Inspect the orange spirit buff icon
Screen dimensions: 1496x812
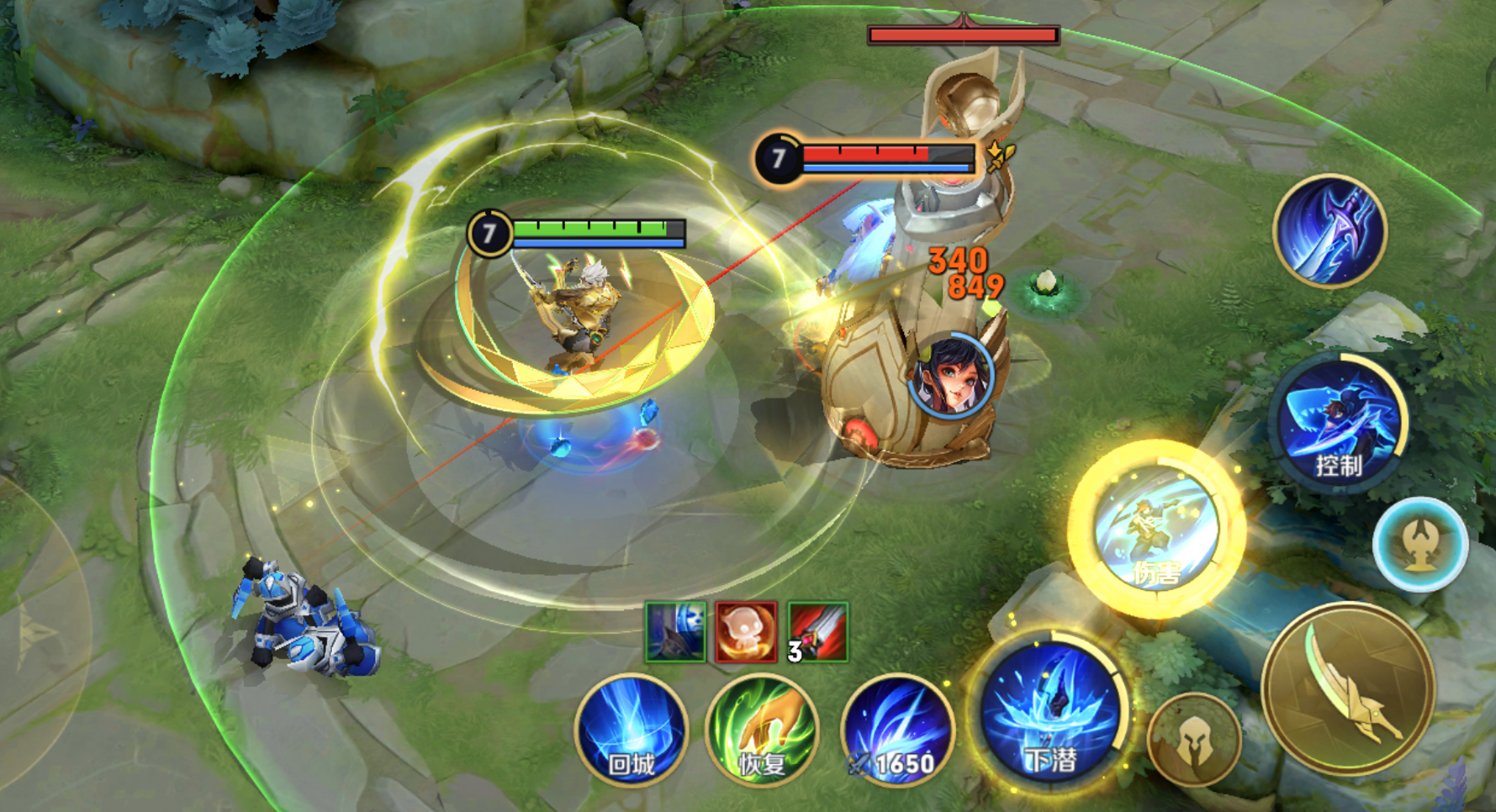click(746, 631)
